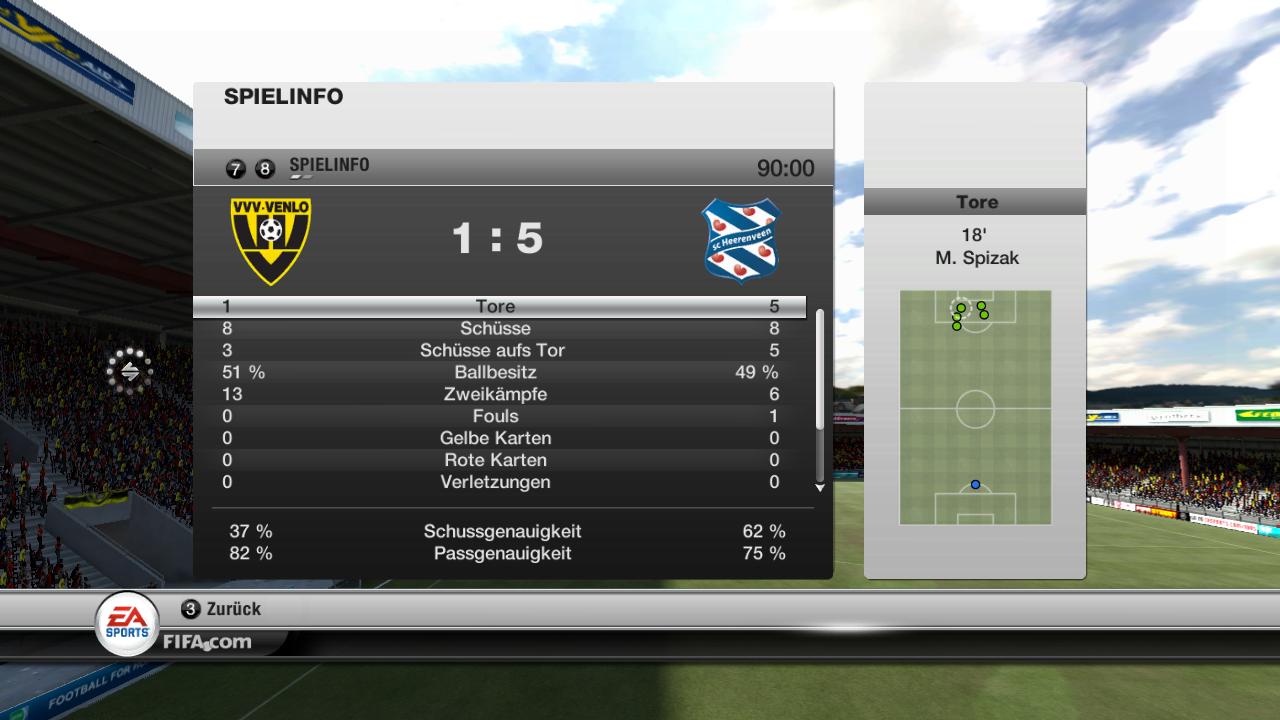Screen dimensions: 1280x720
Task: Select the Schüsse stat row
Action: coord(497,329)
